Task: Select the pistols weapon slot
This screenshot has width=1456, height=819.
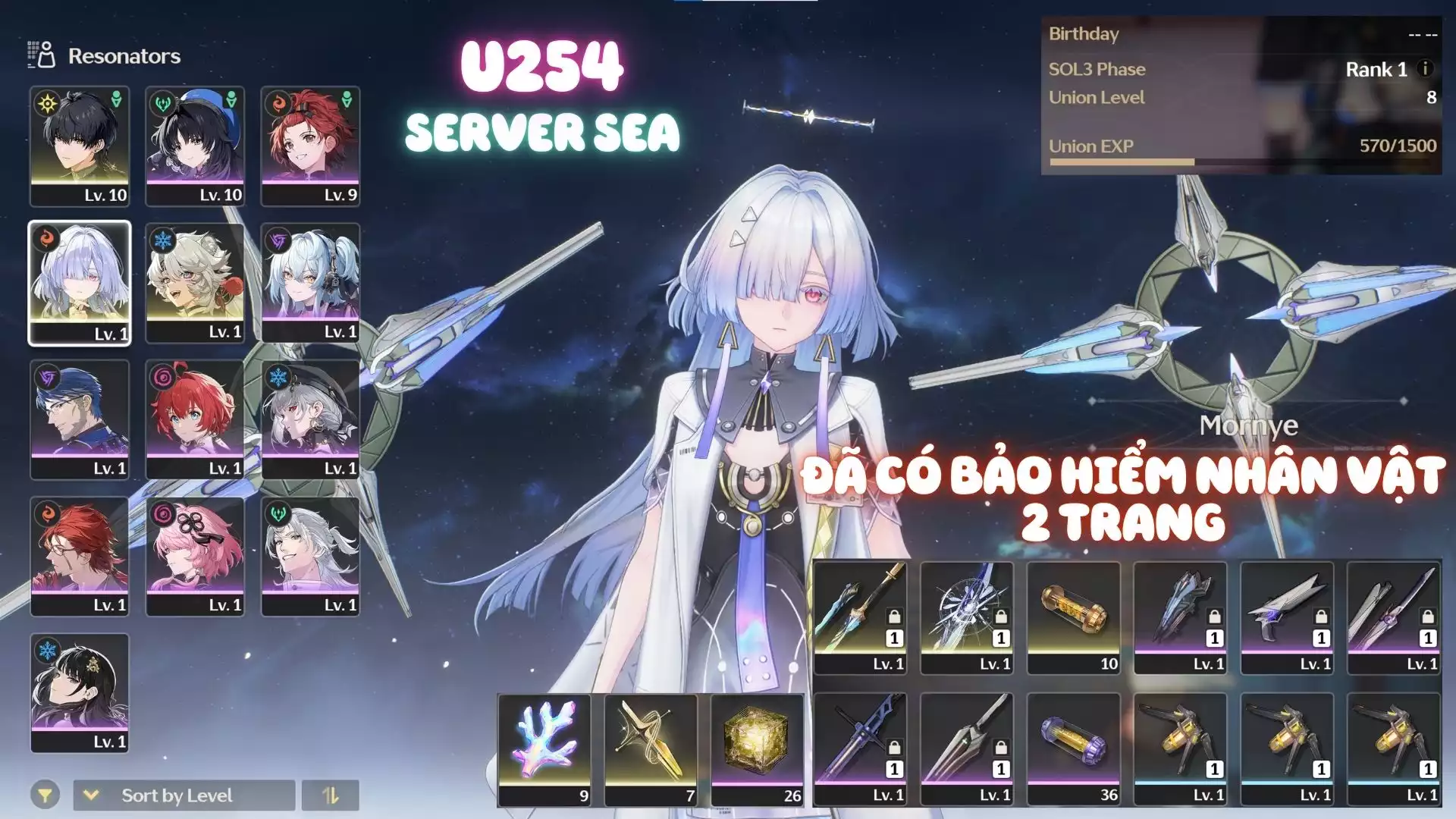Action: point(1287,618)
